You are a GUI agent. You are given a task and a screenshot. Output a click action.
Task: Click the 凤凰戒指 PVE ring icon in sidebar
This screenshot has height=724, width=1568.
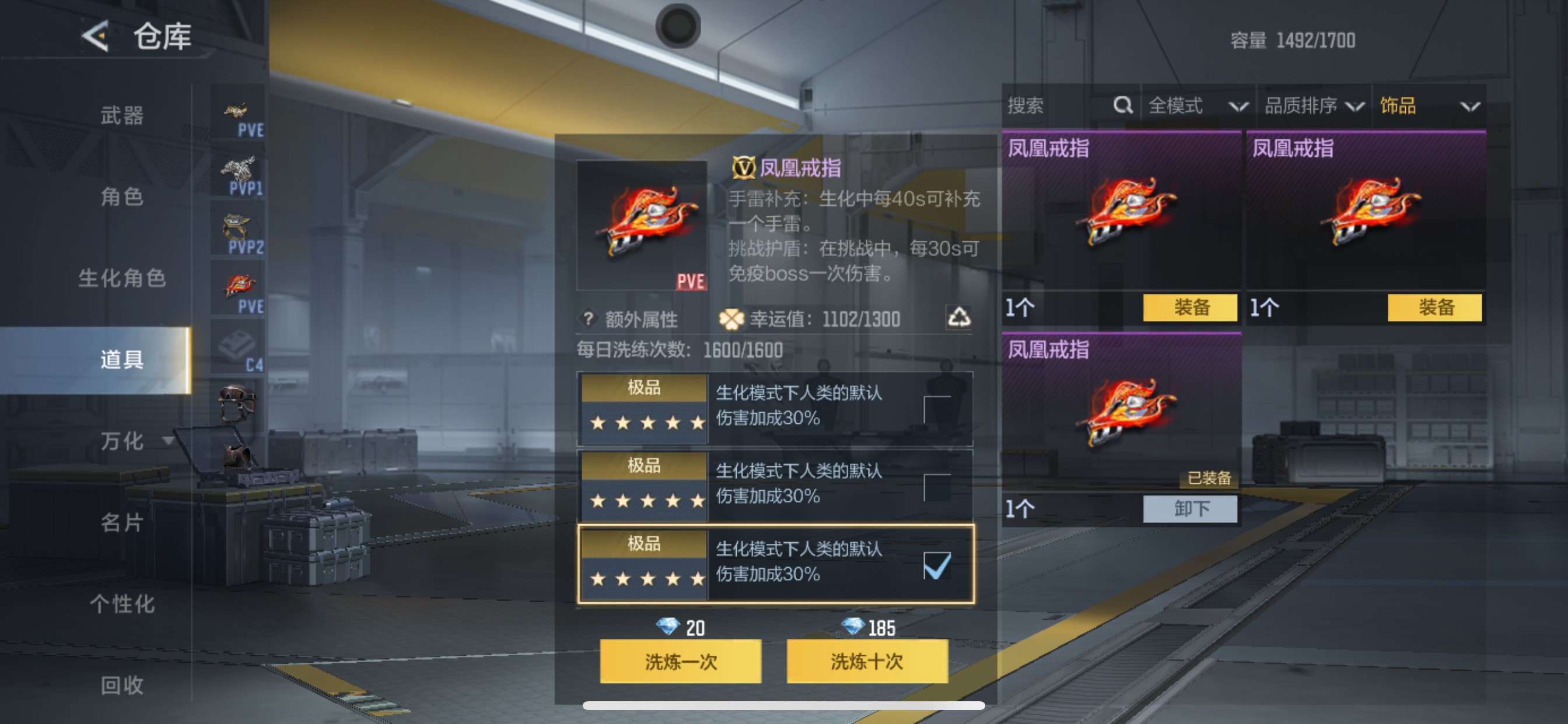[x=239, y=286]
